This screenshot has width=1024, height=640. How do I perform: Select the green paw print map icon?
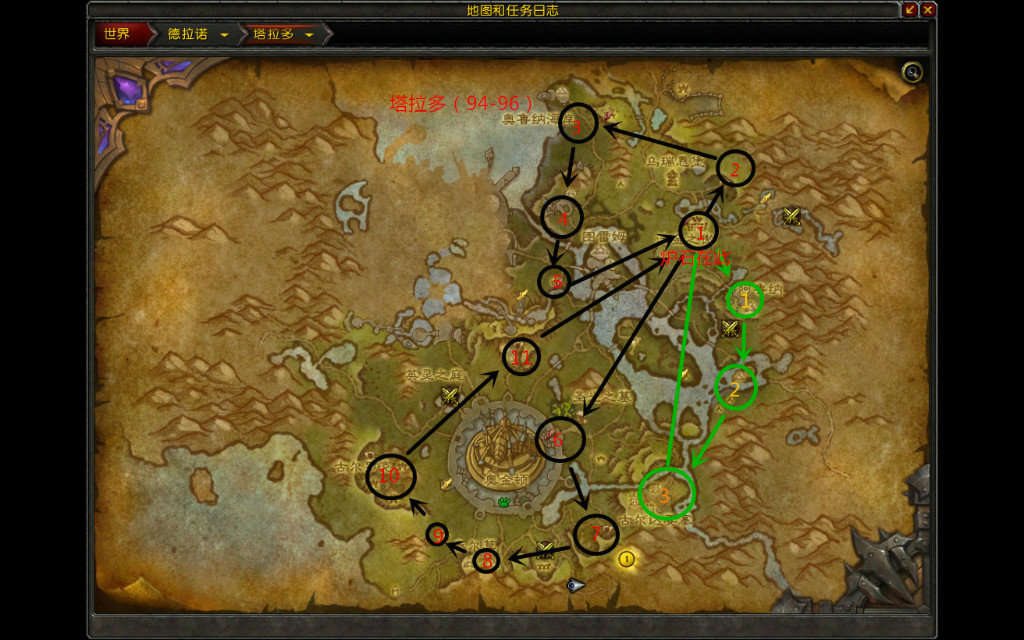504,501
